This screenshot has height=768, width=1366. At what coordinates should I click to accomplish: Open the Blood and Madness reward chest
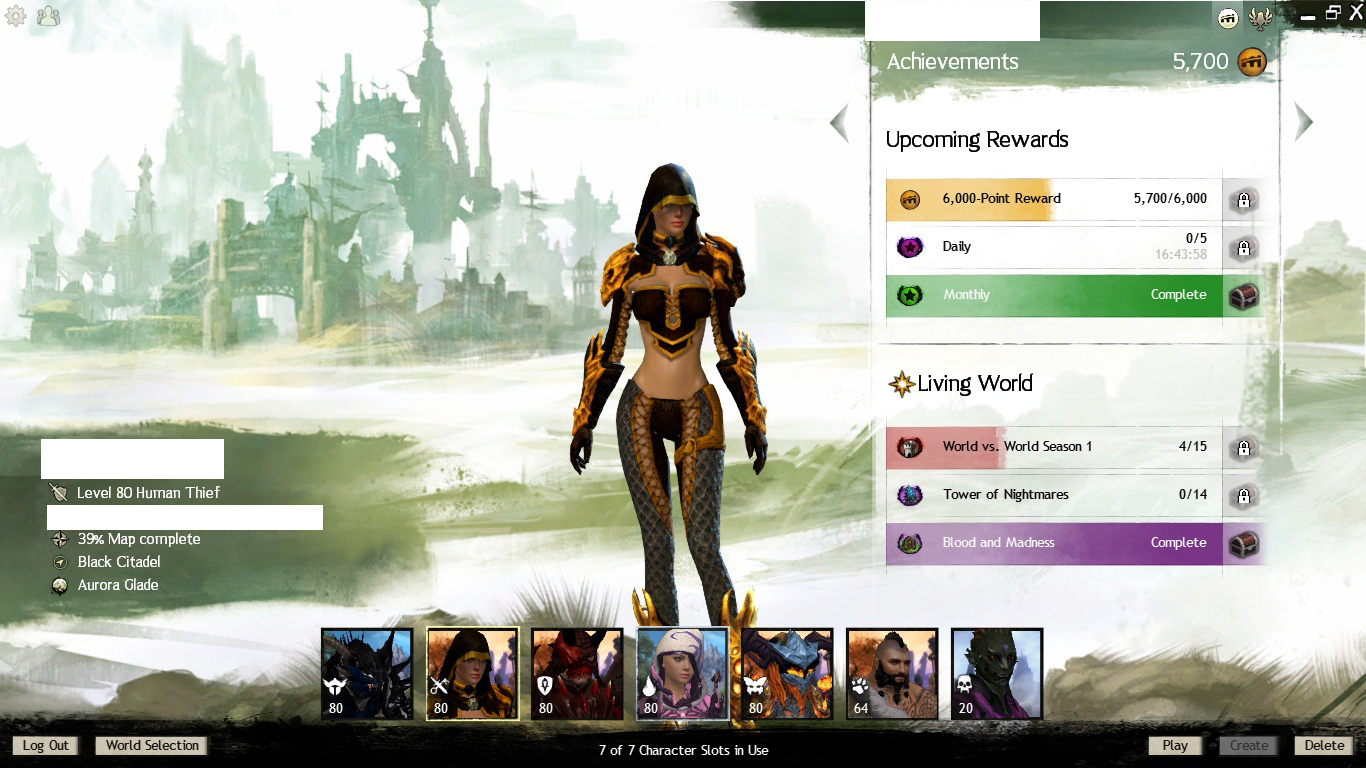pos(1243,544)
